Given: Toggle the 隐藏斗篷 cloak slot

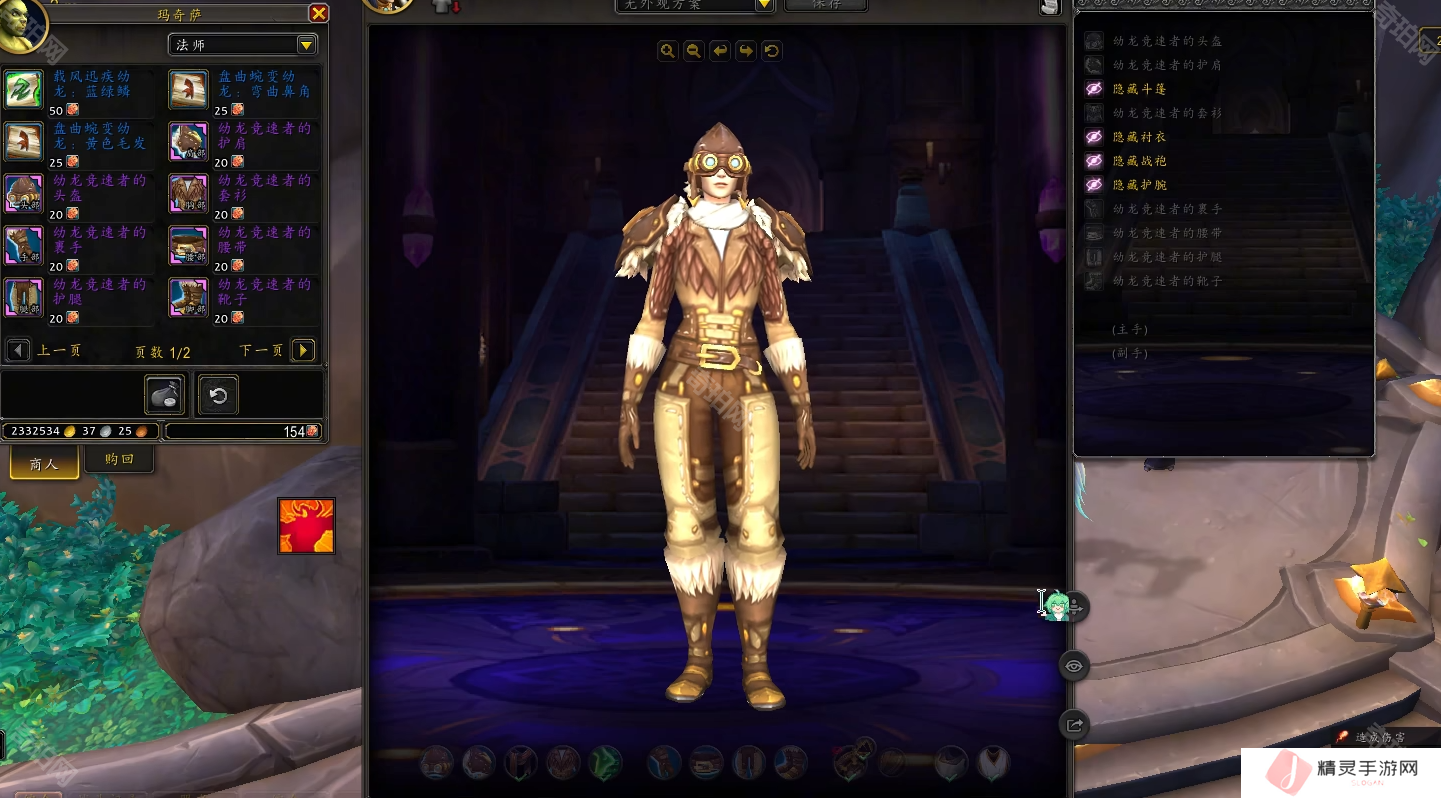Looking at the screenshot, I should [1095, 89].
